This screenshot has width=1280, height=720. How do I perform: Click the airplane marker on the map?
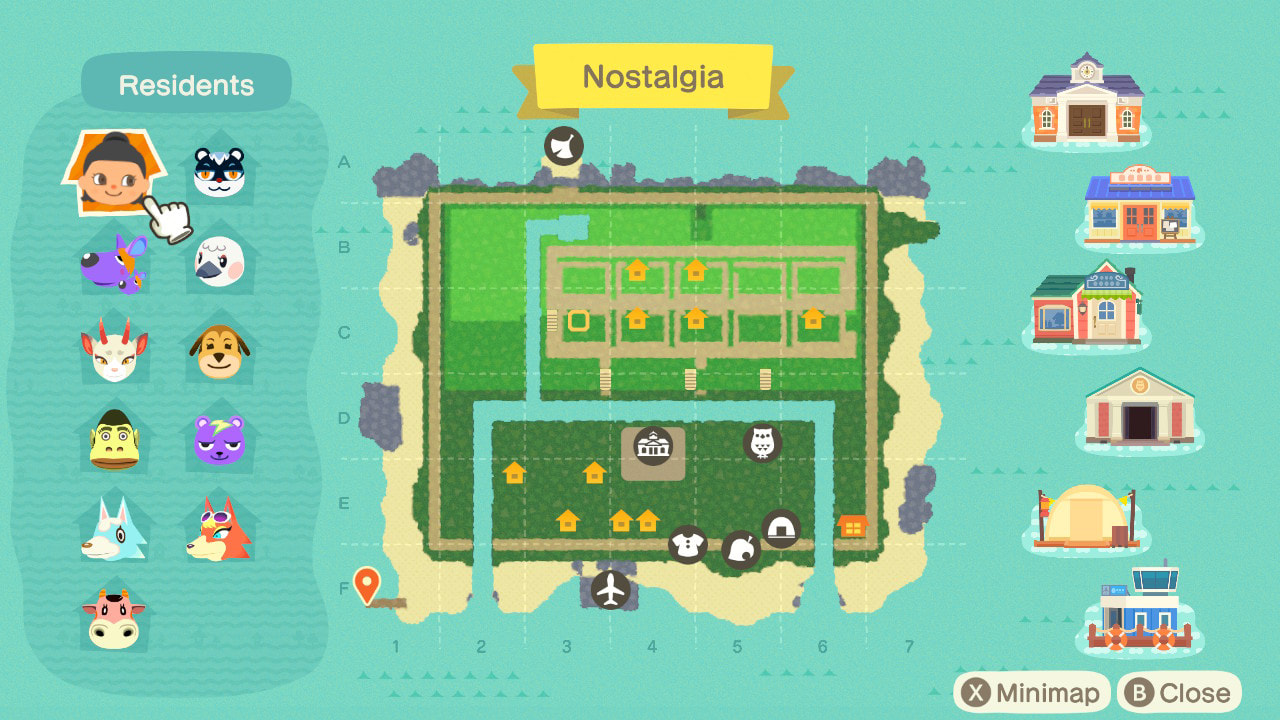(610, 589)
